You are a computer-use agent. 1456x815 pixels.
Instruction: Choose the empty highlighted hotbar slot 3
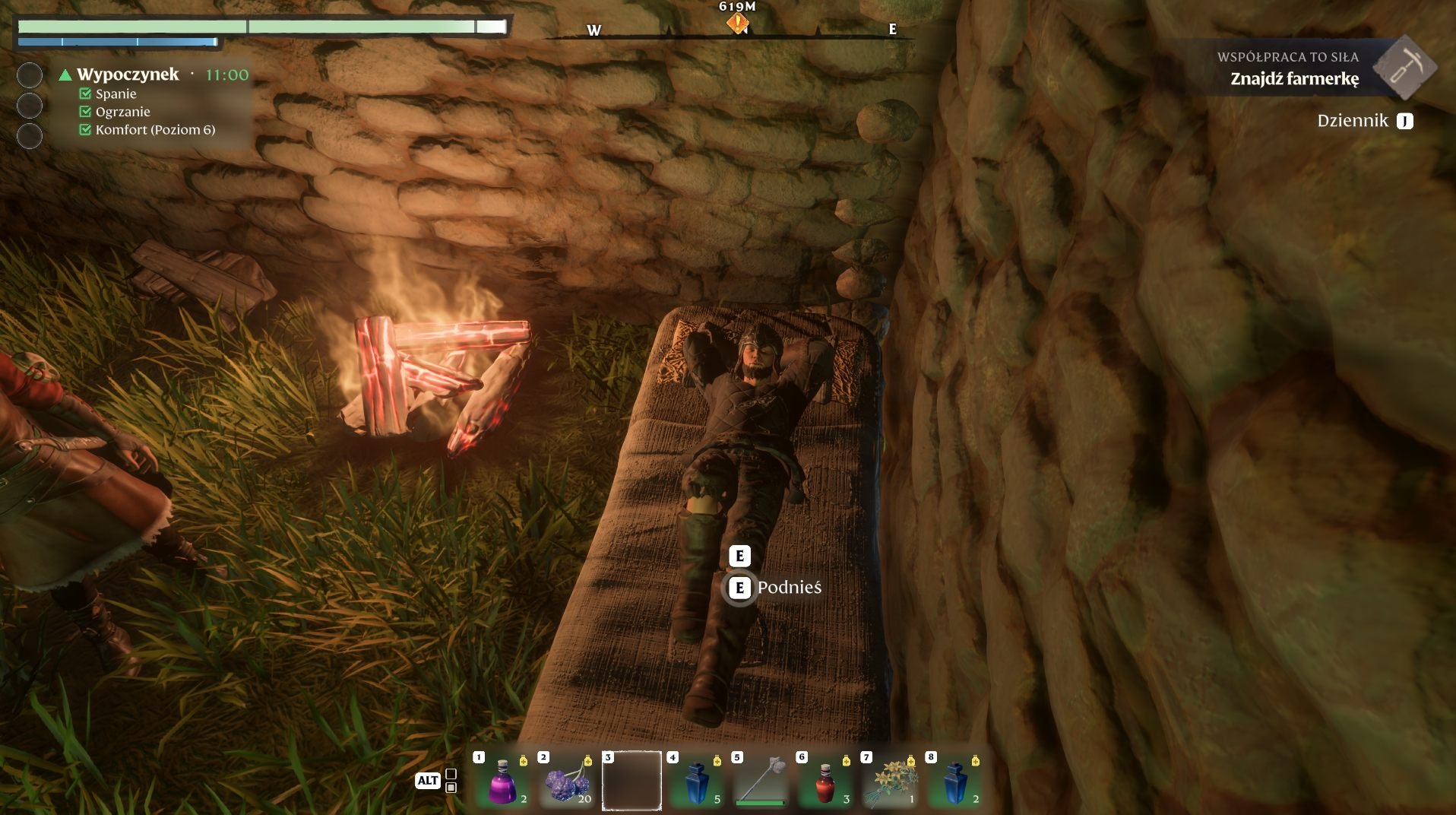631,781
